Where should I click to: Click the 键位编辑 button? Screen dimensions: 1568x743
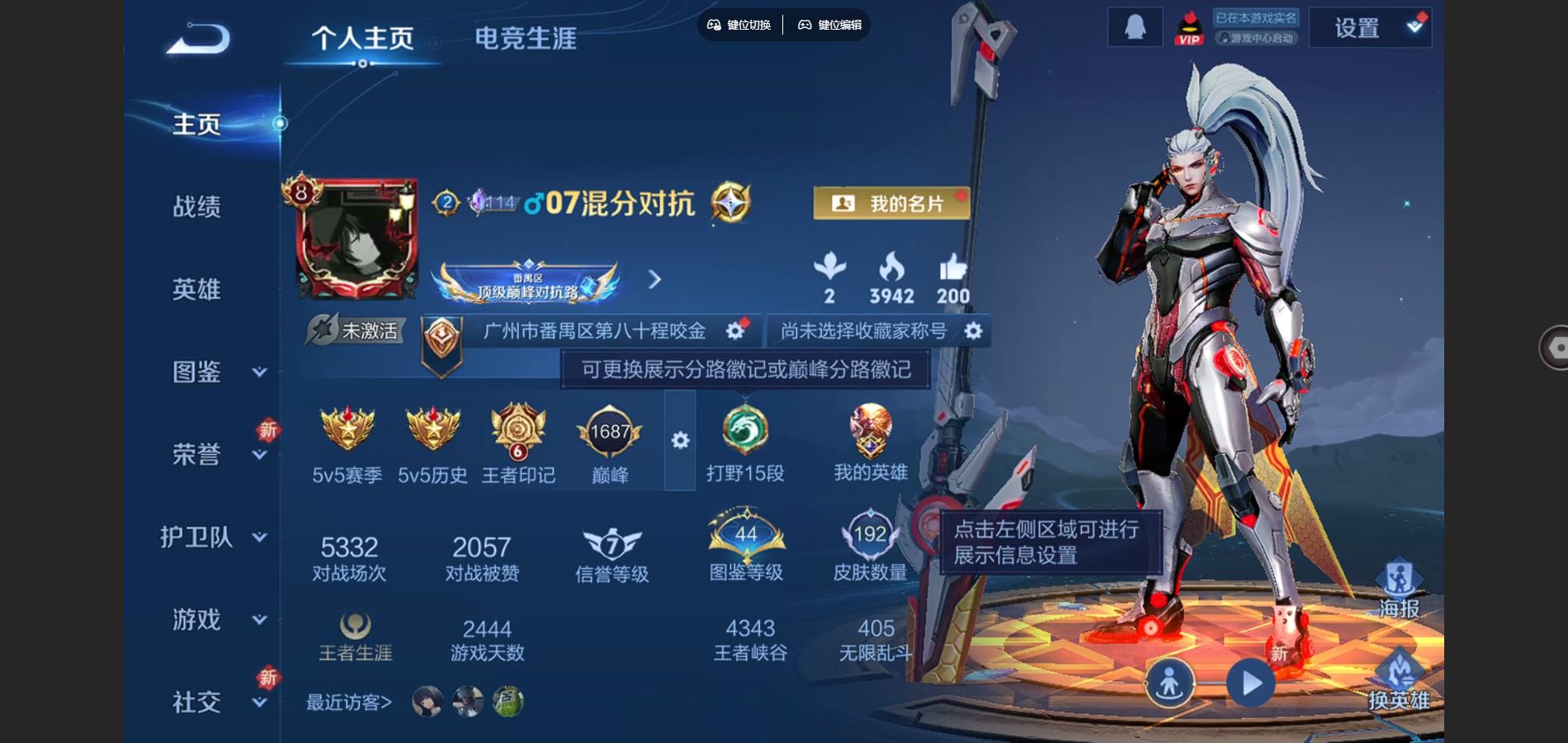coord(833,25)
